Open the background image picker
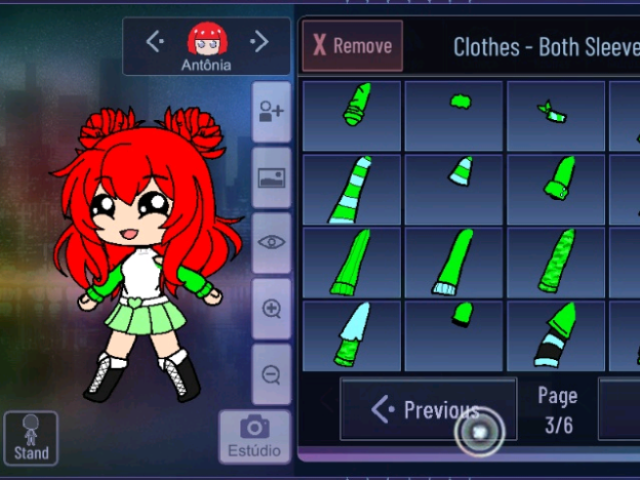This screenshot has height=480, width=640. click(x=271, y=177)
